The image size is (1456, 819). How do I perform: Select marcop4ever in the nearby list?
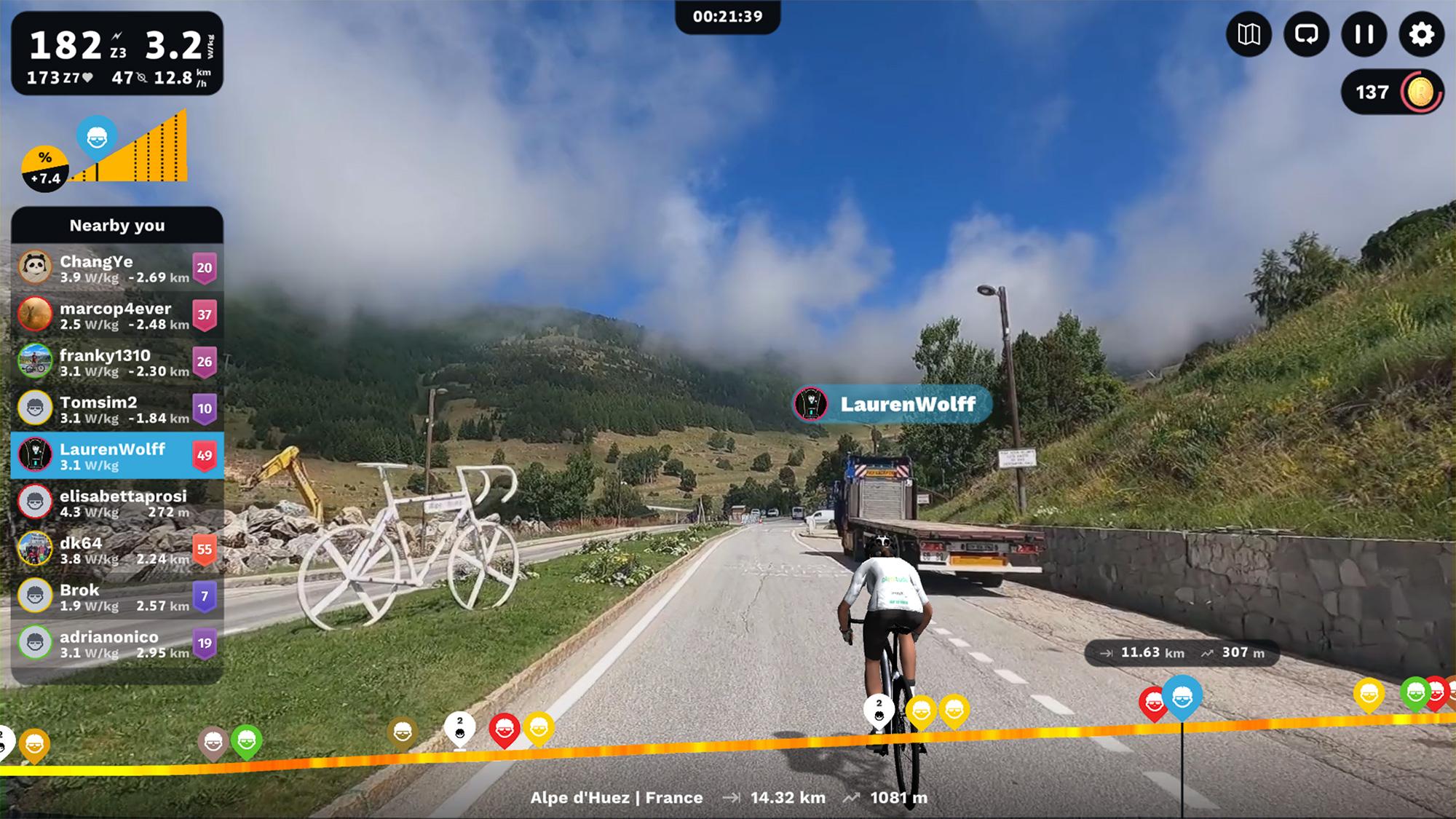click(x=116, y=315)
